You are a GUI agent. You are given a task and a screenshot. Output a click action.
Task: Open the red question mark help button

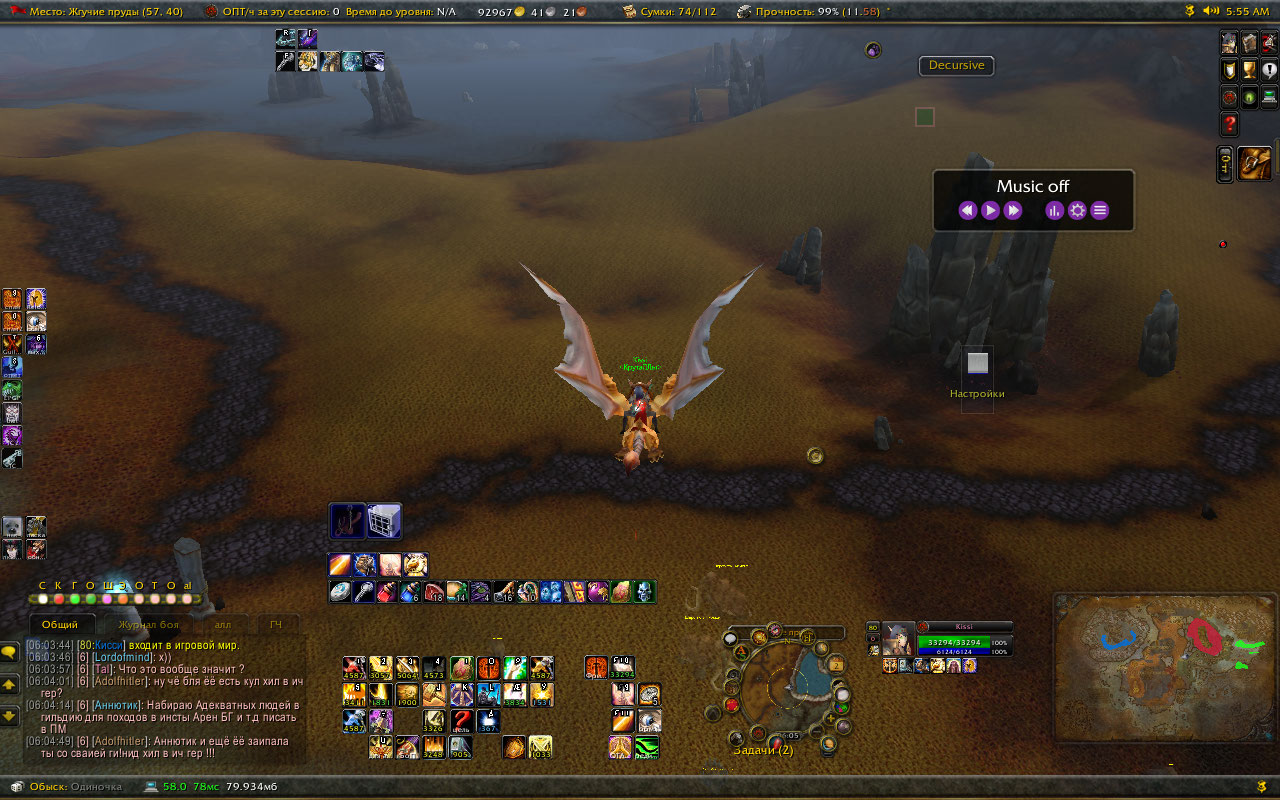[x=1230, y=124]
